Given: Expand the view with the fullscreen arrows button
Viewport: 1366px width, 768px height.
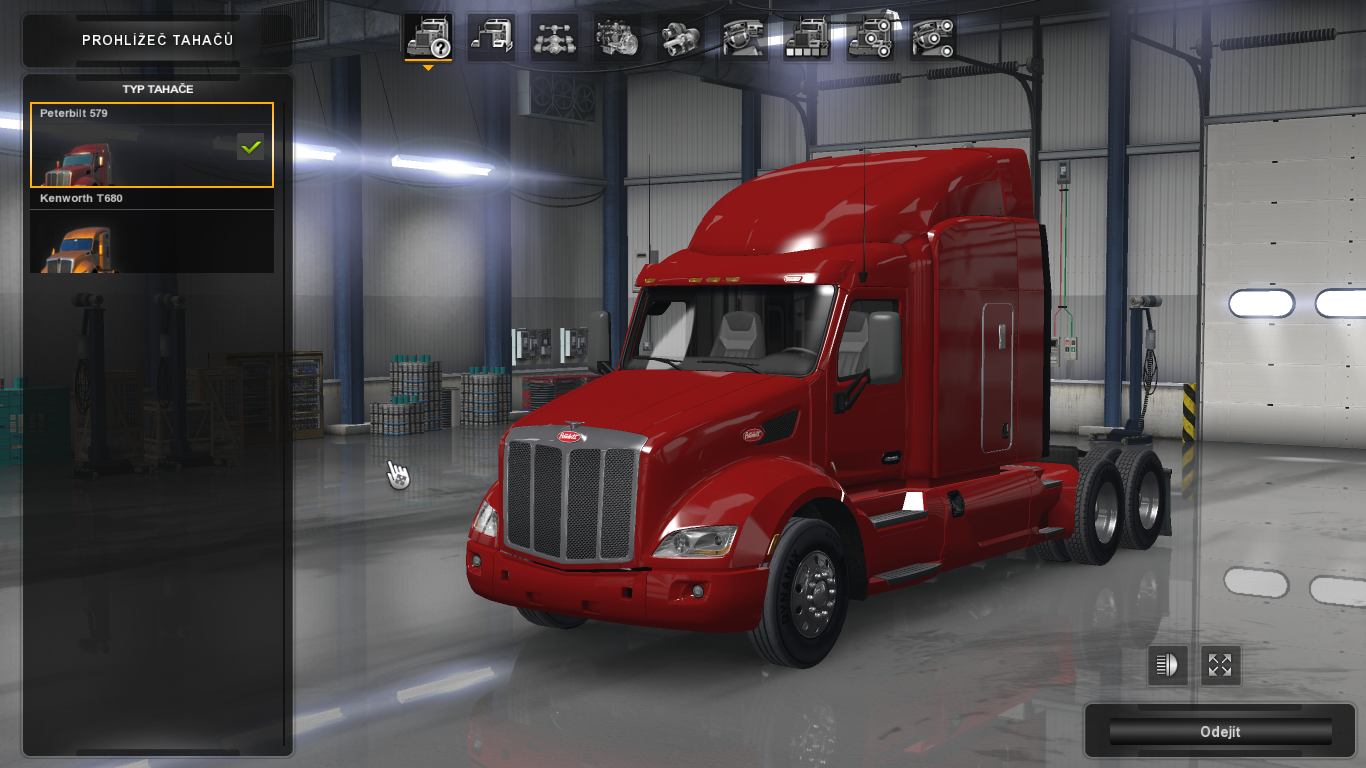Looking at the screenshot, I should [1220, 665].
